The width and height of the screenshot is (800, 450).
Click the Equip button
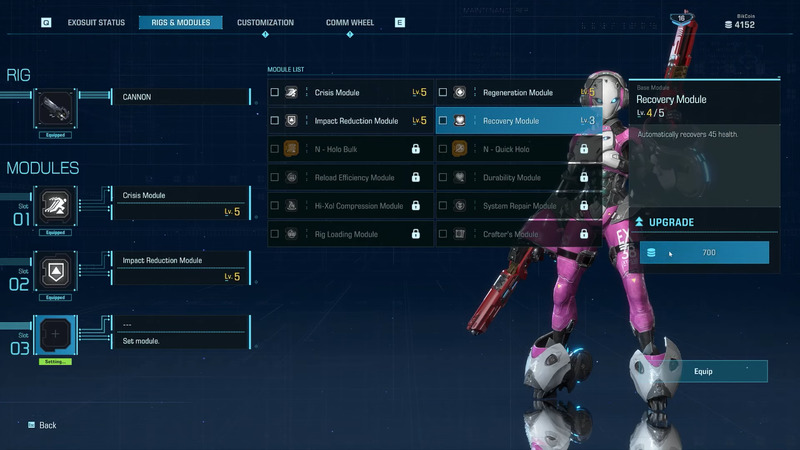(x=702, y=371)
